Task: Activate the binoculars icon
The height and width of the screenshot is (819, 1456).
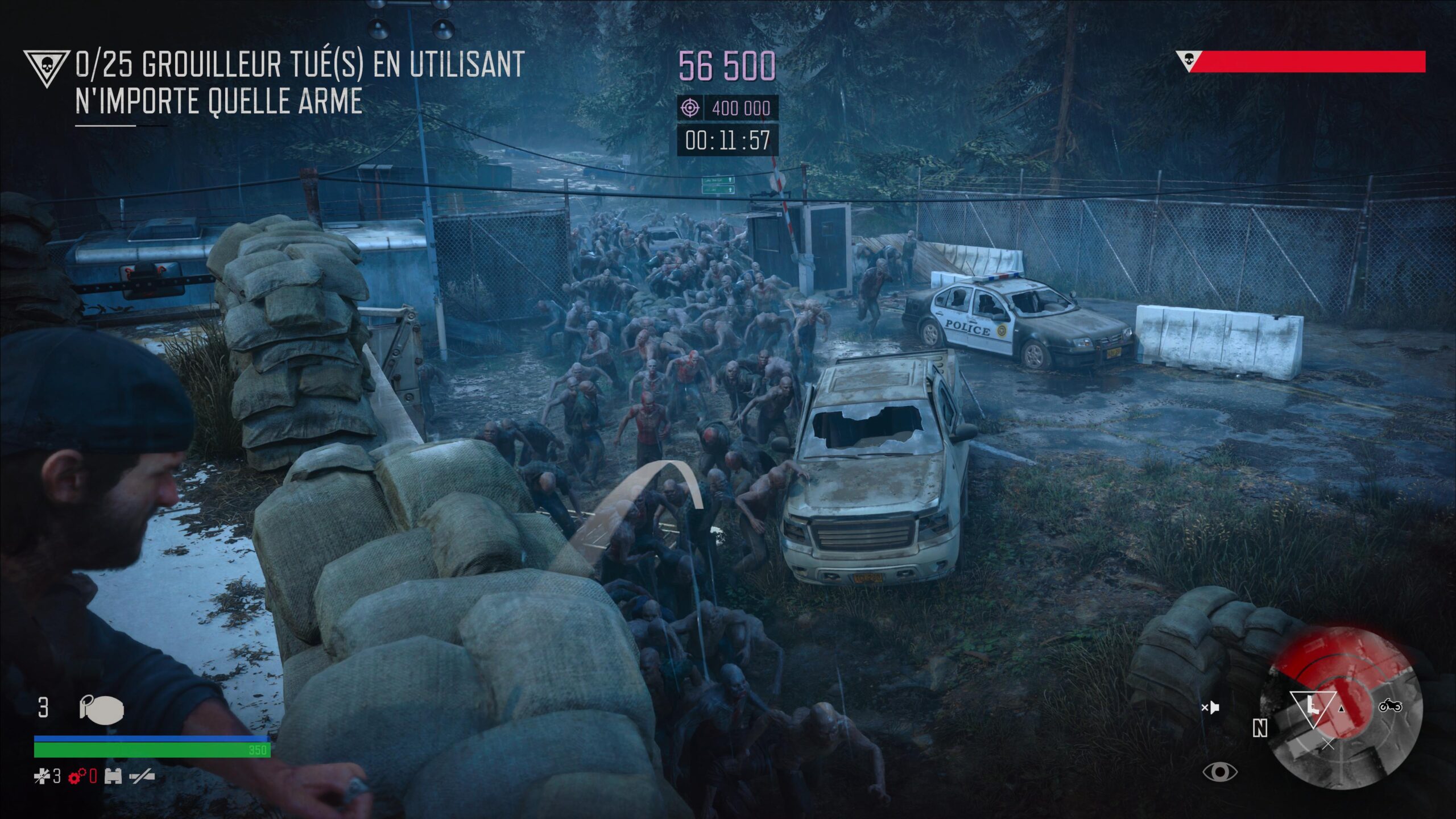Action: coord(113,776)
